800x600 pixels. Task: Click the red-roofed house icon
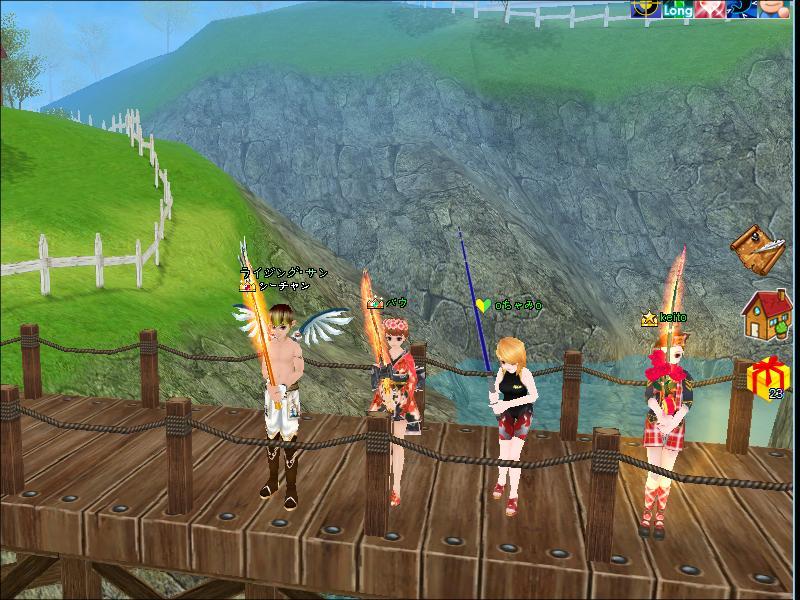(765, 315)
